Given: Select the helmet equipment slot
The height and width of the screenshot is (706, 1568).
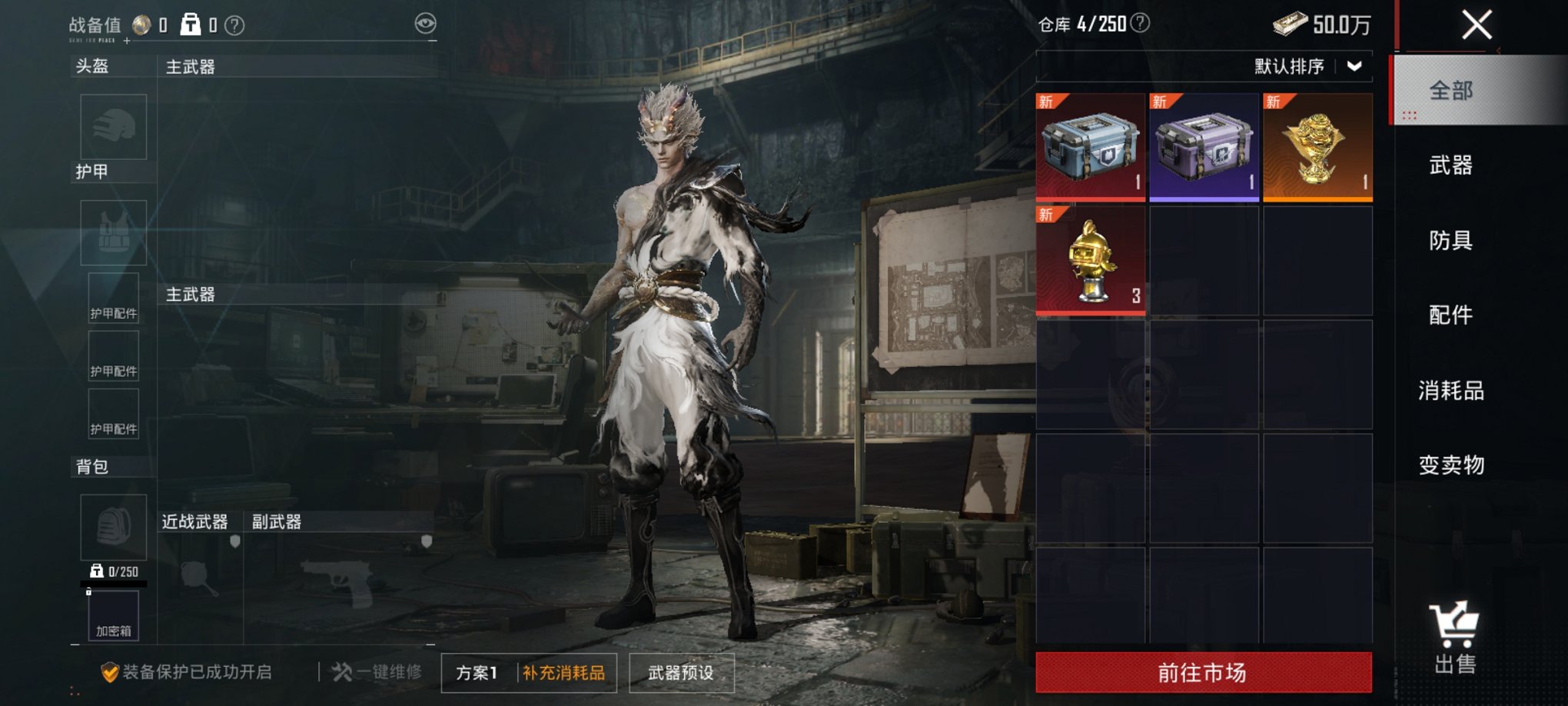Looking at the screenshot, I should [x=113, y=128].
